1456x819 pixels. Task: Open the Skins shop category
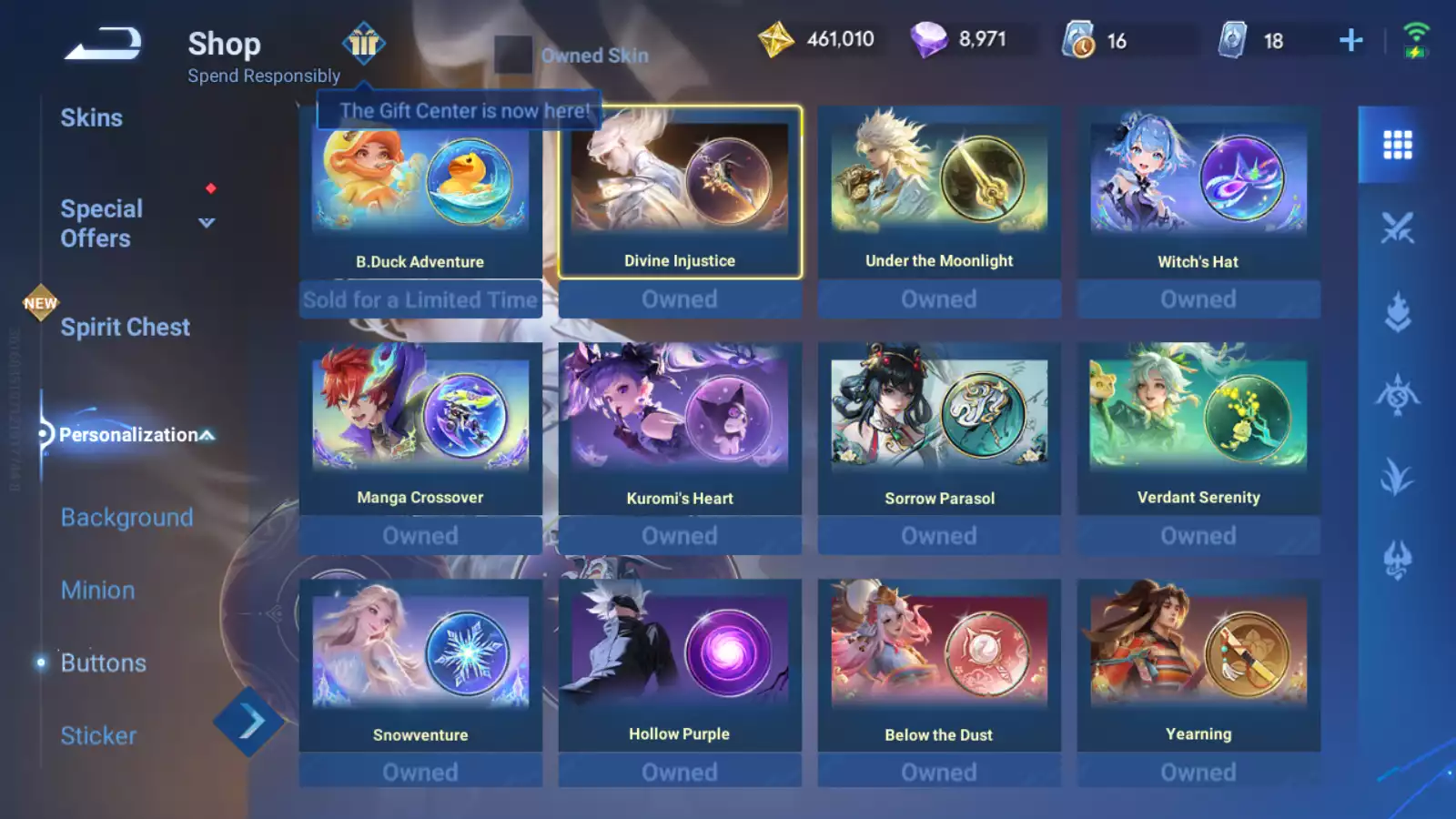tap(91, 118)
